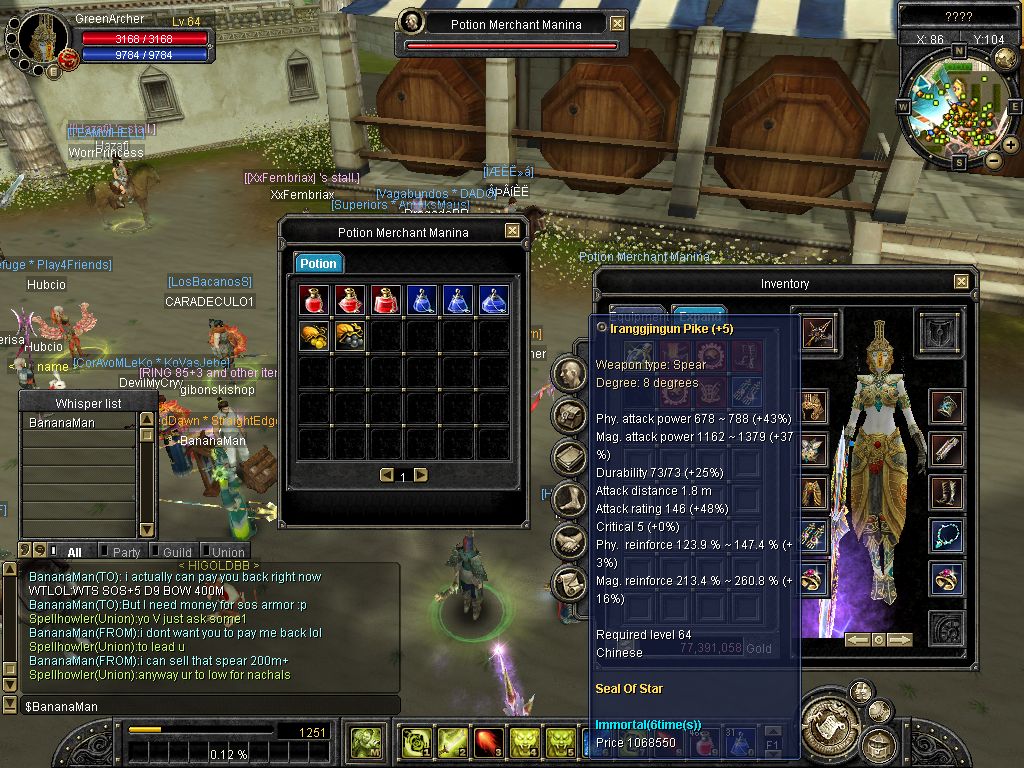The height and width of the screenshot is (768, 1024).
Task: Select the Potion tab in the shop
Action: pos(318,263)
